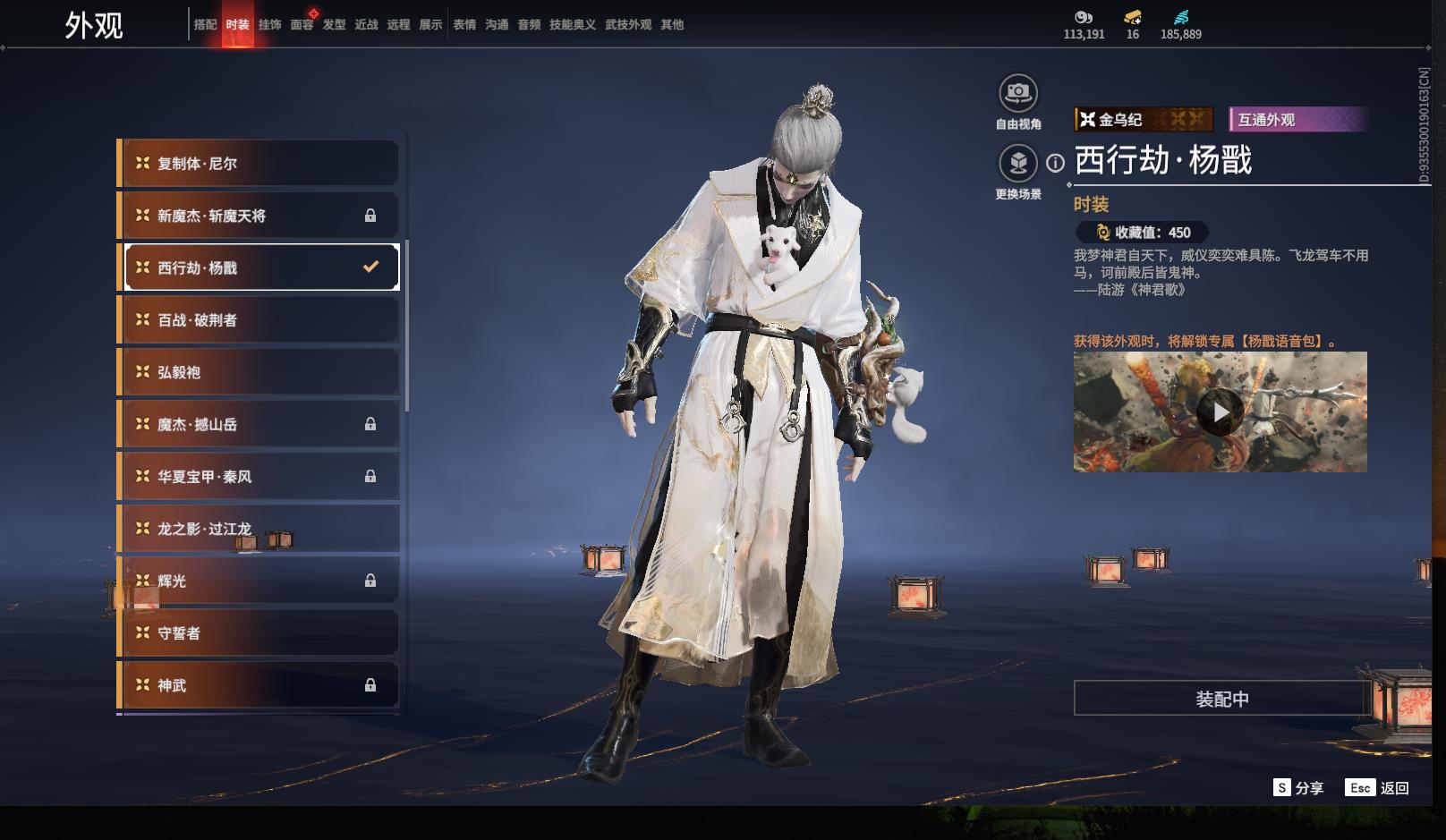Select the 近战 tab
This screenshot has width=1446, height=840.
point(366,25)
